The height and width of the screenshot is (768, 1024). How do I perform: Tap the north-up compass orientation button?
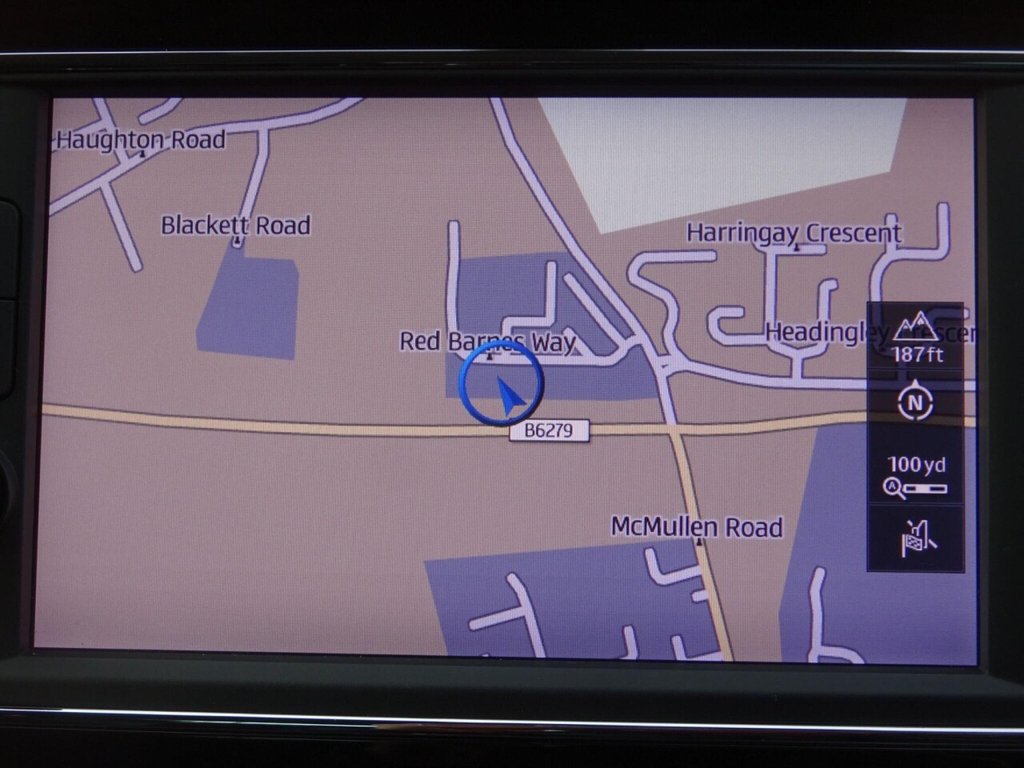[x=915, y=402]
